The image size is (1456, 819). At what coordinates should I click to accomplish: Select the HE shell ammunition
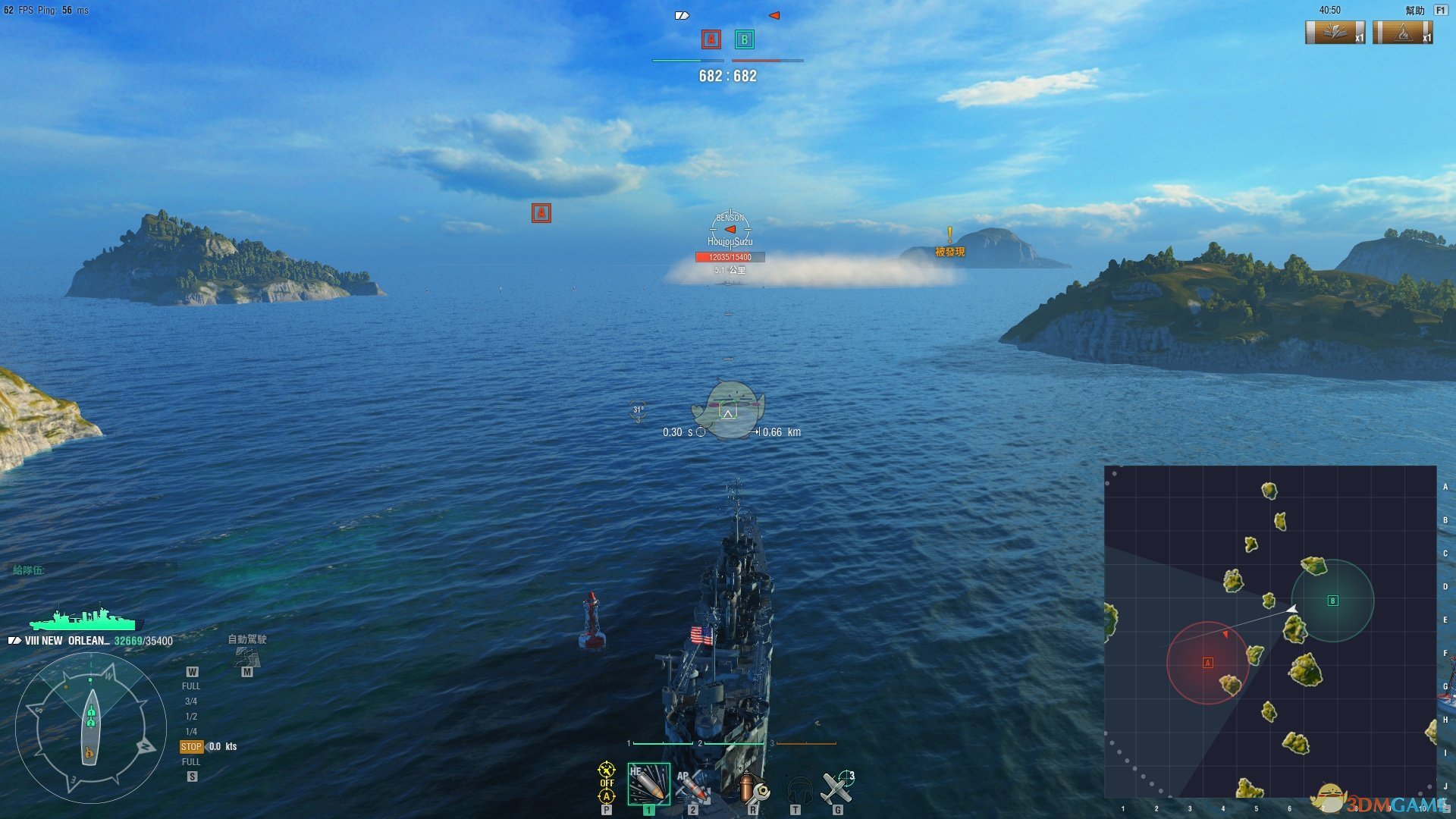click(x=648, y=784)
